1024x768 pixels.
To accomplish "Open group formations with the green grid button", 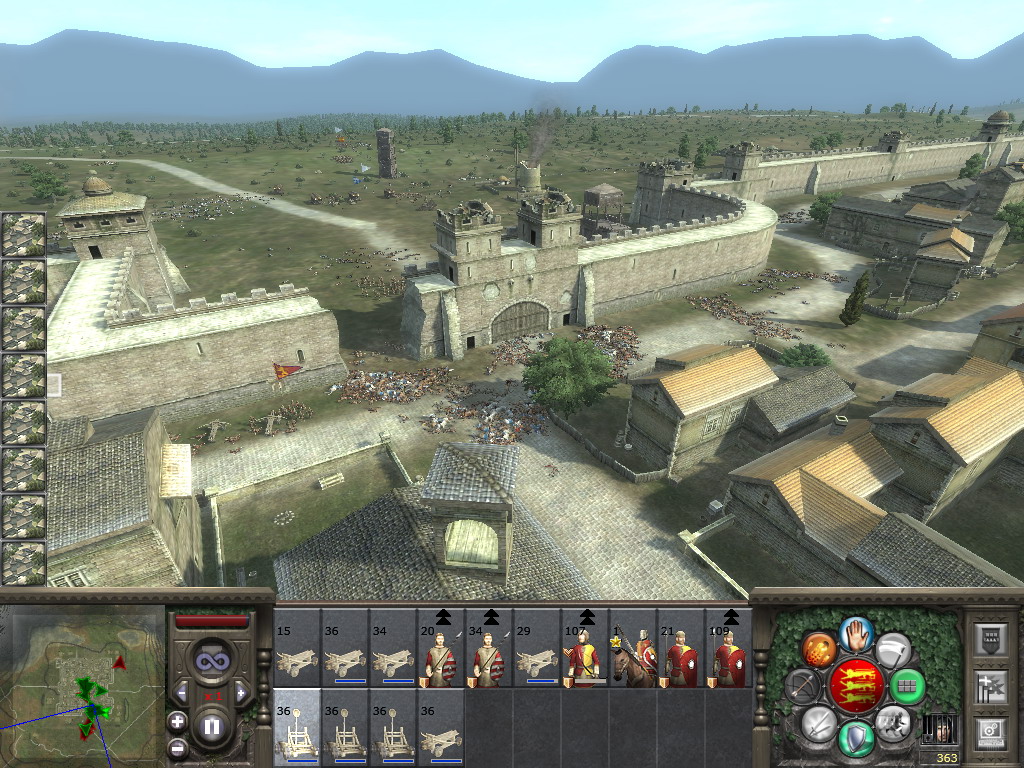I will click(907, 686).
